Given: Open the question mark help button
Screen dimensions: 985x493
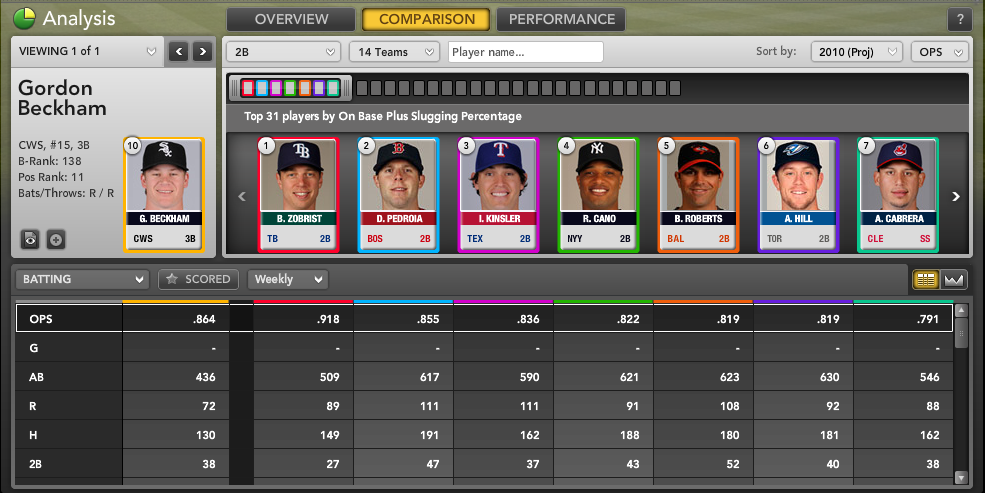Looking at the screenshot, I should click(959, 20).
